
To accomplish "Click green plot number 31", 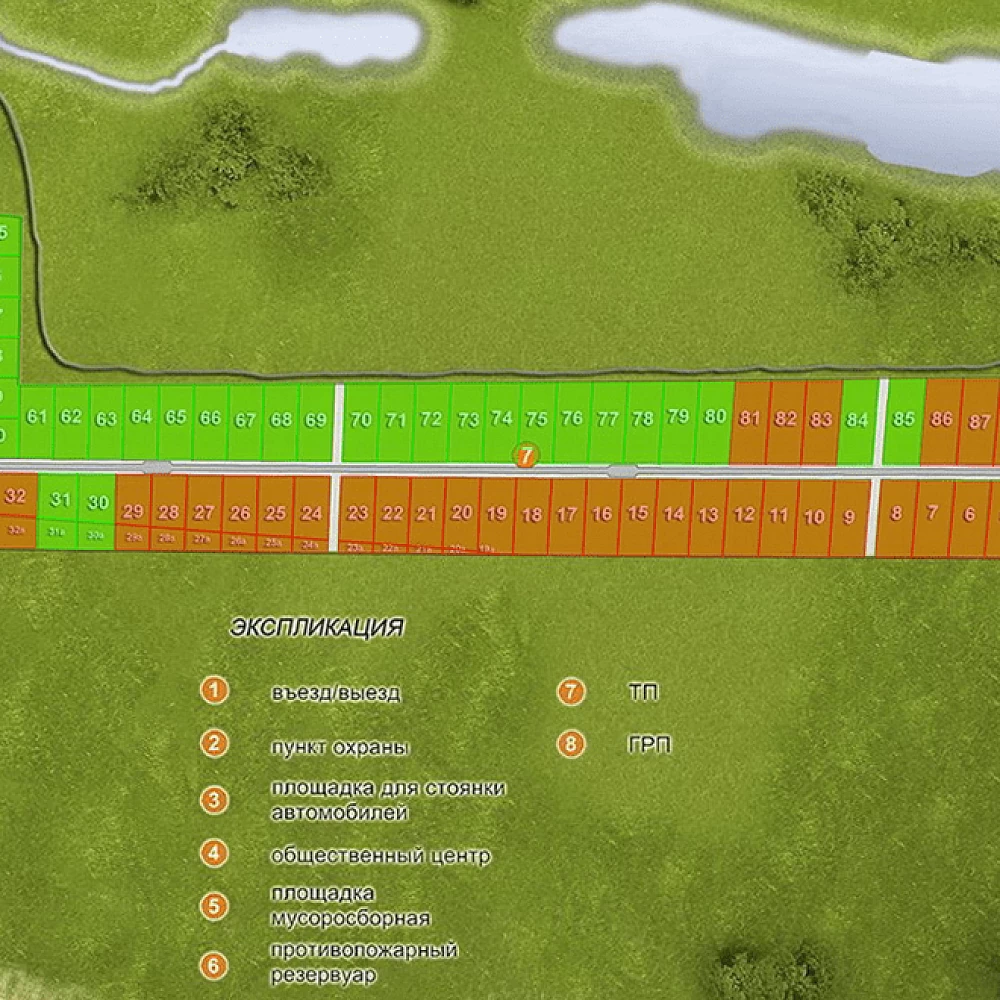I will 62,500.
